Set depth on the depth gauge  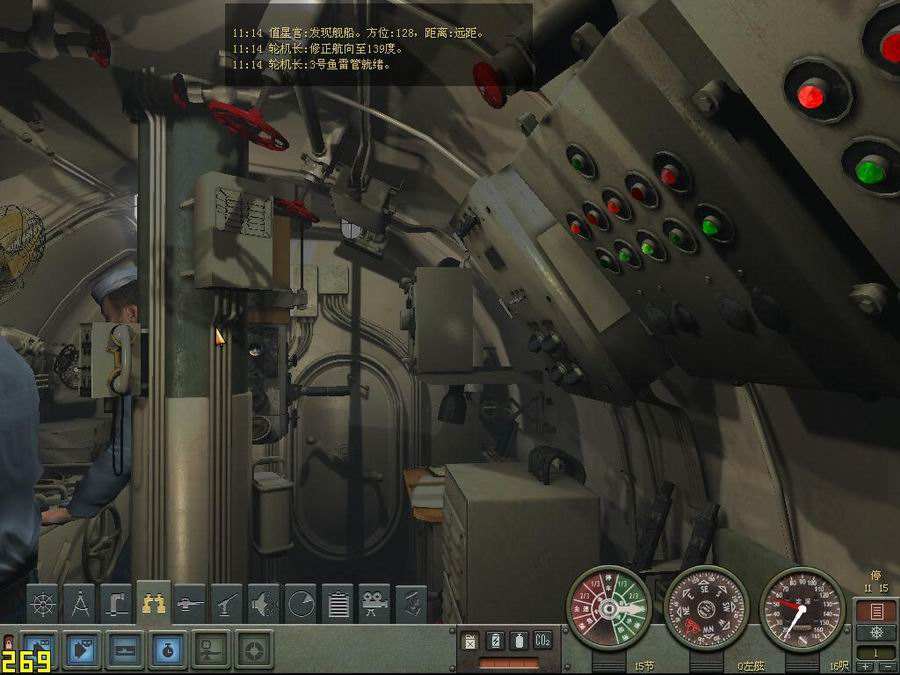coord(802,608)
